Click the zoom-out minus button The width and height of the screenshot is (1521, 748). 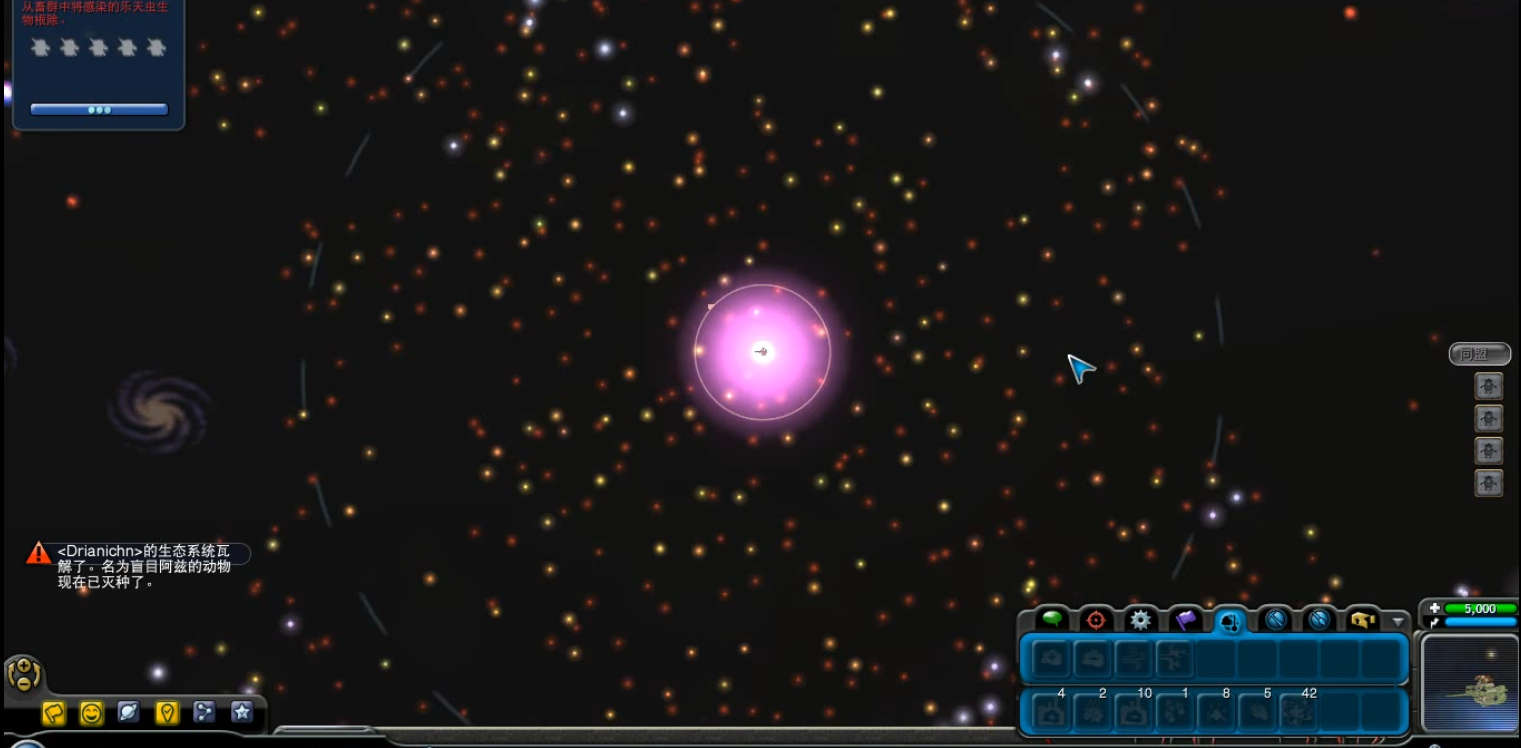(x=23, y=683)
